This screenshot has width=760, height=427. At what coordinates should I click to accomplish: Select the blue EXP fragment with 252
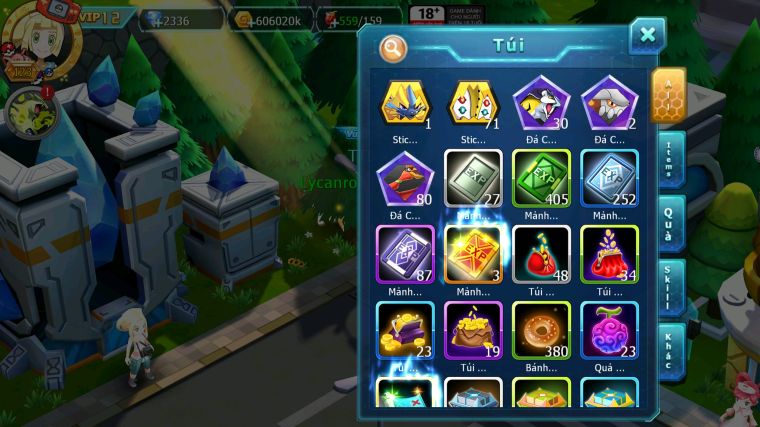609,177
